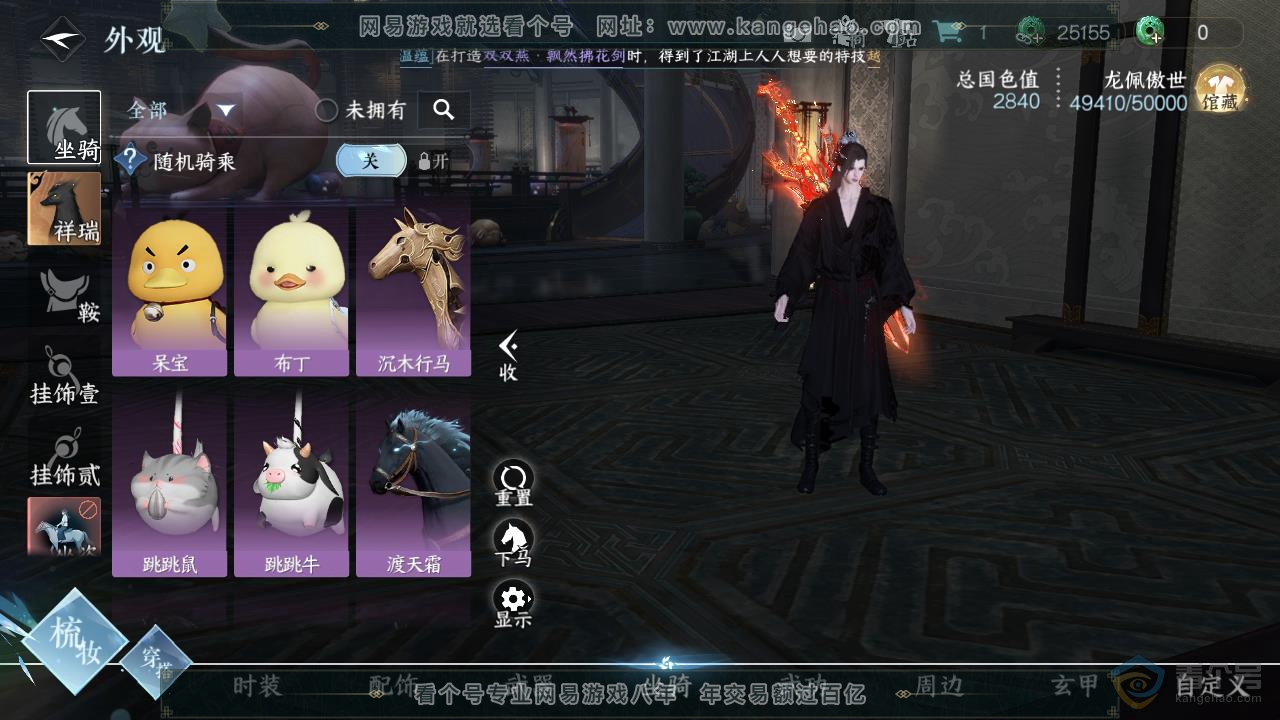This screenshot has height=720, width=1280.
Task: Choose the 挂饰贰 accessory tab
Action: pyautogui.click(x=64, y=458)
